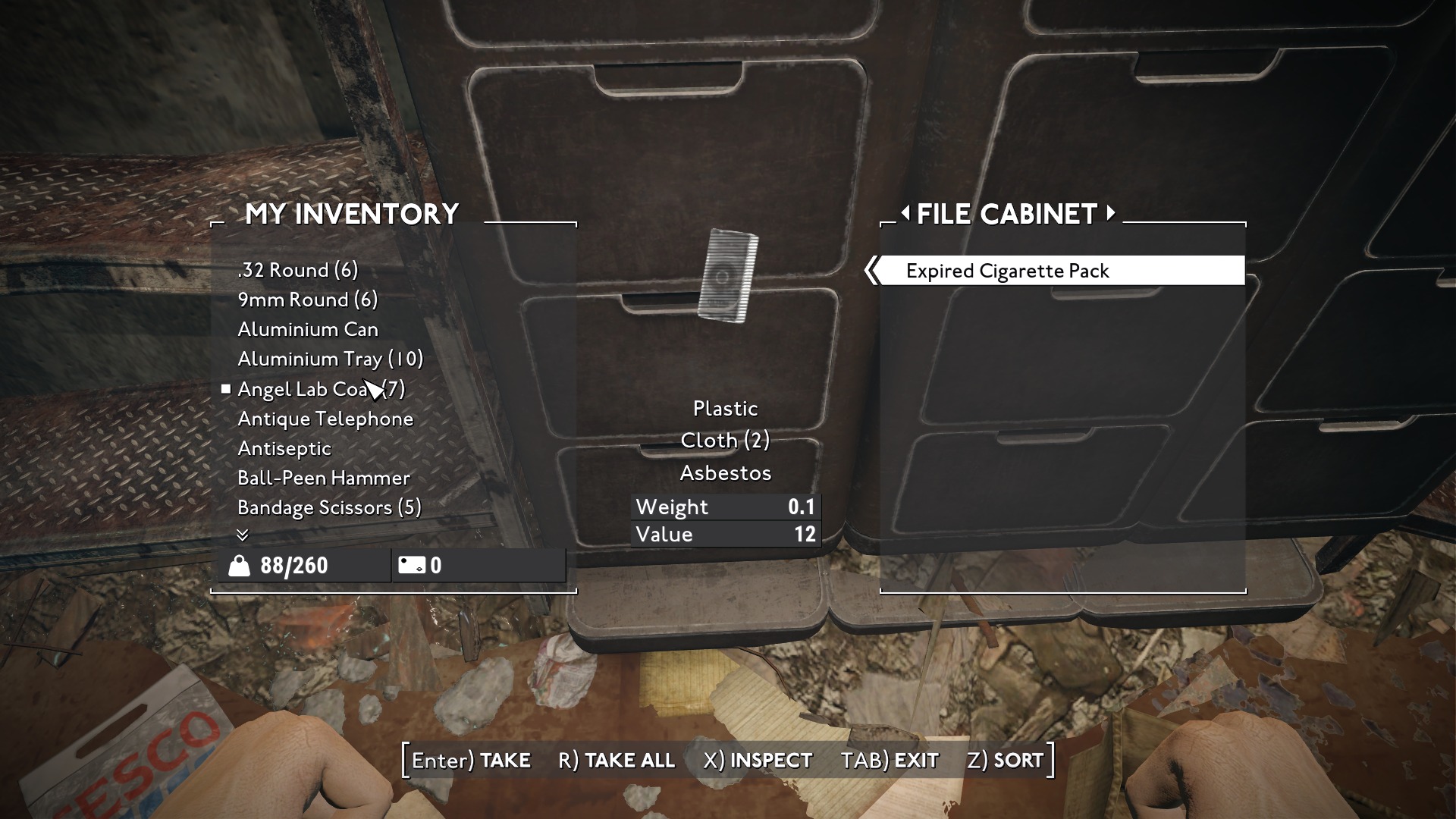The image size is (1456, 819).
Task: Show more inventory items with down chevron
Action: 243,535
